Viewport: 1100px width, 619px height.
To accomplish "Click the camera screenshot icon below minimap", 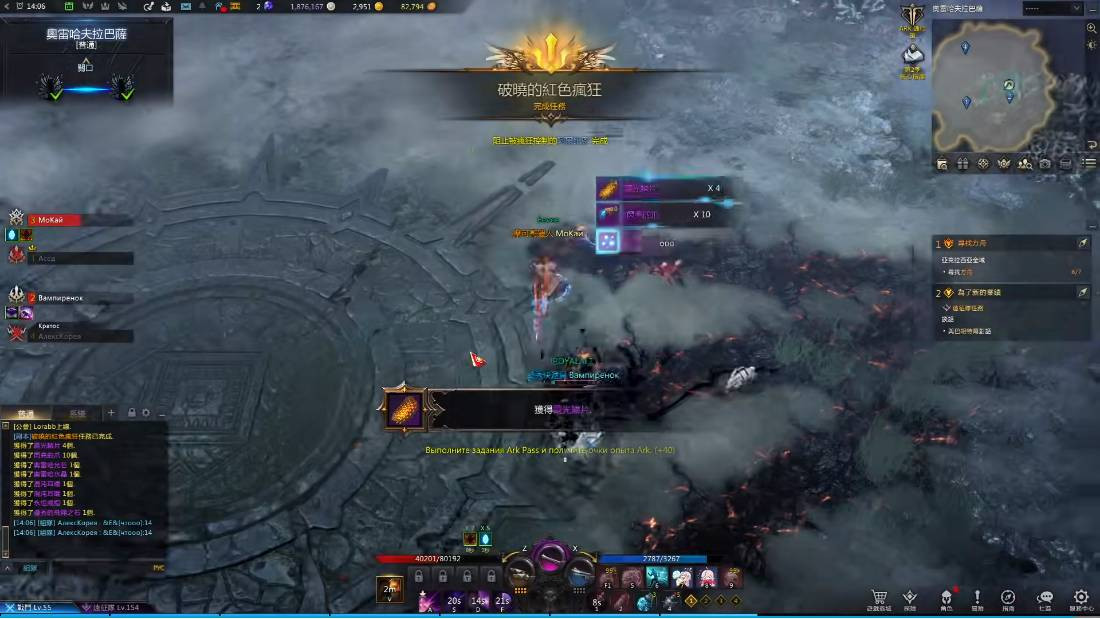I will (x=1045, y=164).
